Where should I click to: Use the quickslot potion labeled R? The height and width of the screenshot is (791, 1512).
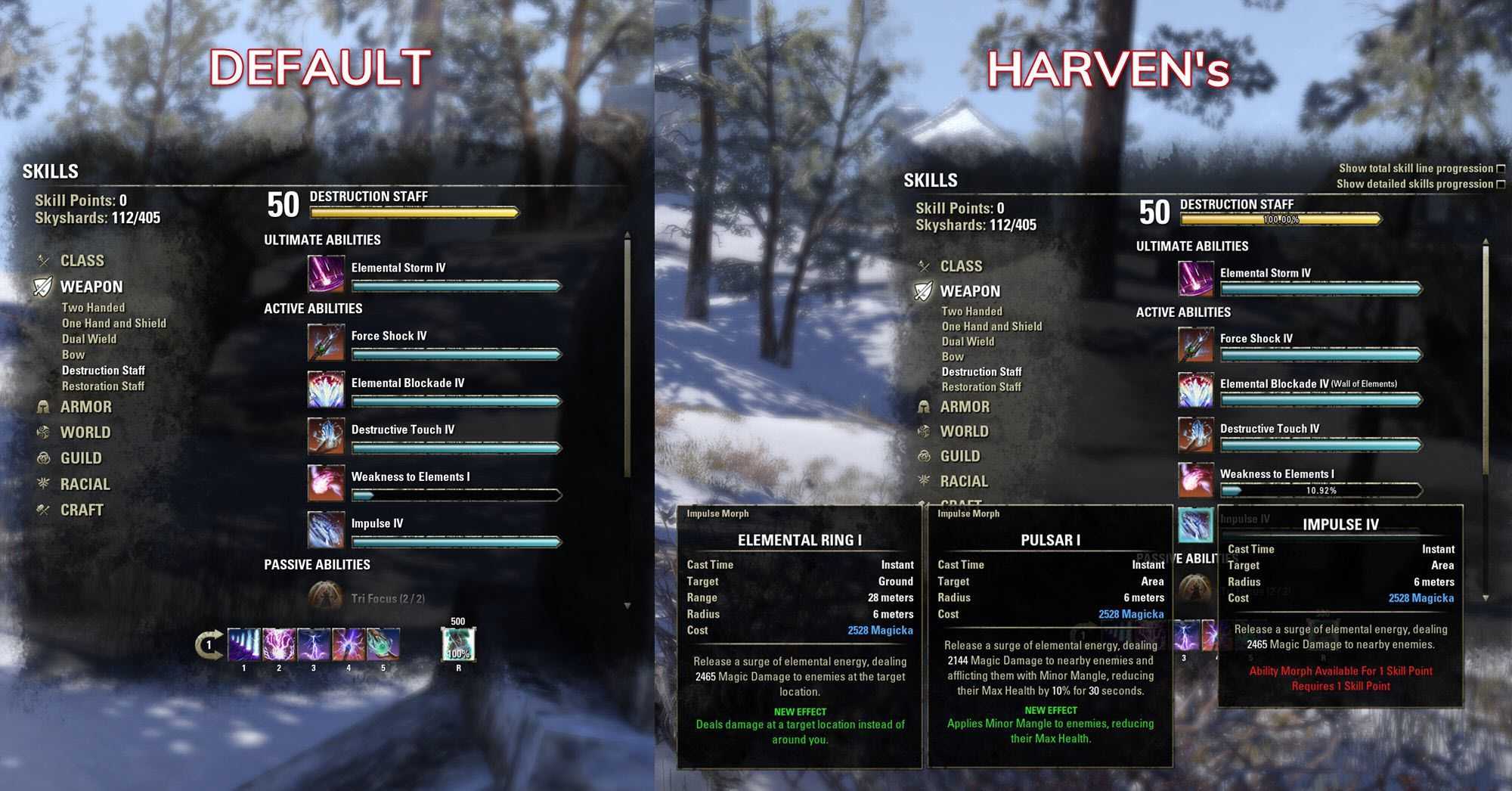458,645
